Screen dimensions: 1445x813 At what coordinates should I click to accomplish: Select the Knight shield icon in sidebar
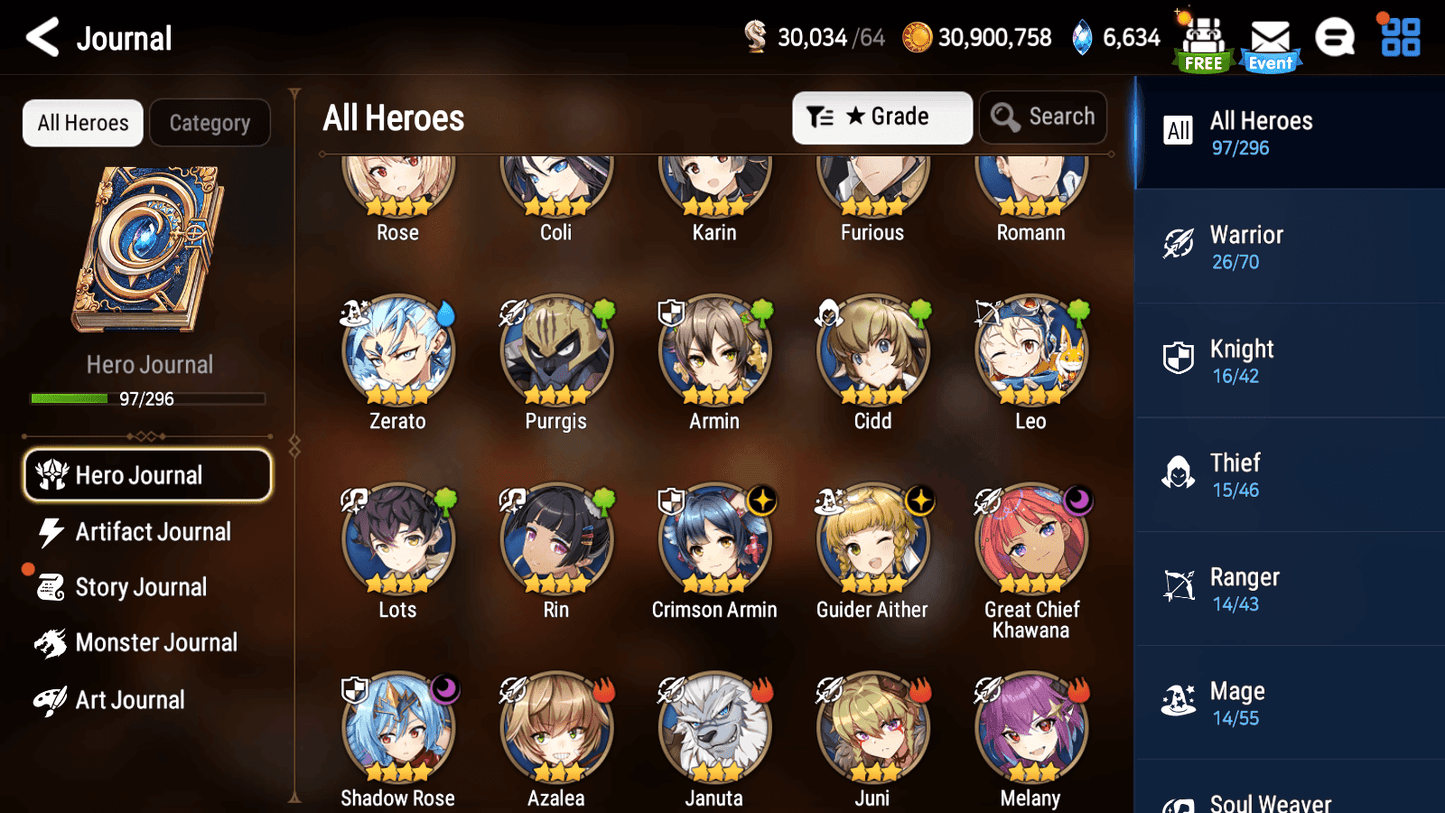[1179, 359]
